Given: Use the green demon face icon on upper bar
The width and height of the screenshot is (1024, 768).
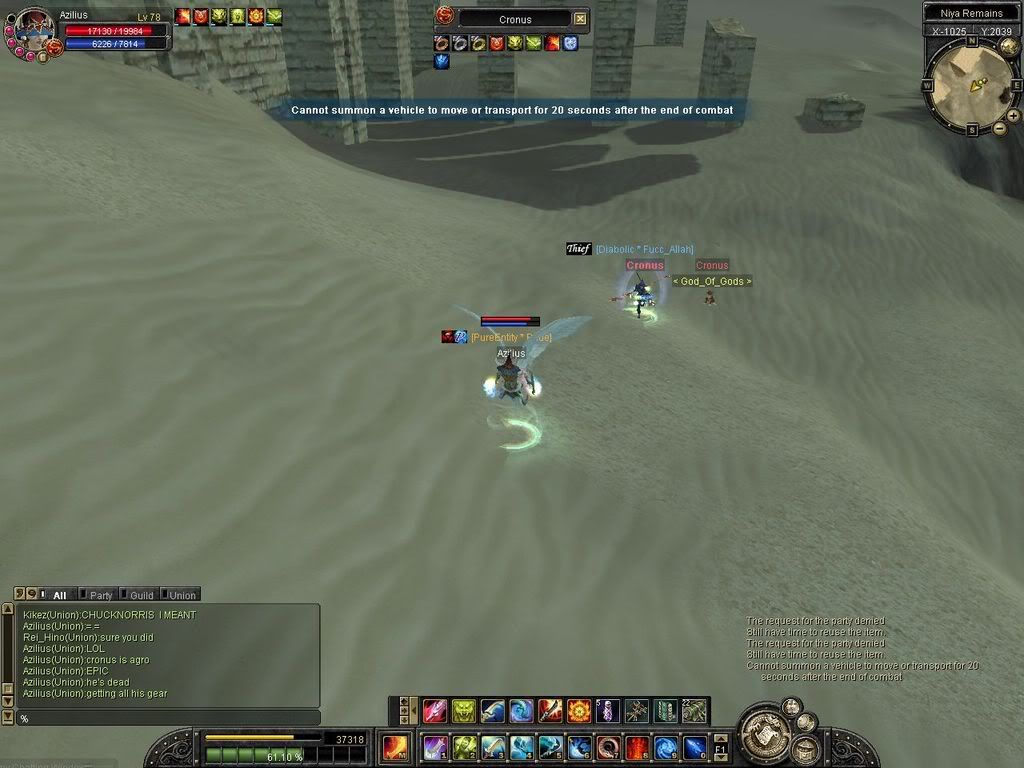Looking at the screenshot, I should click(x=463, y=711).
